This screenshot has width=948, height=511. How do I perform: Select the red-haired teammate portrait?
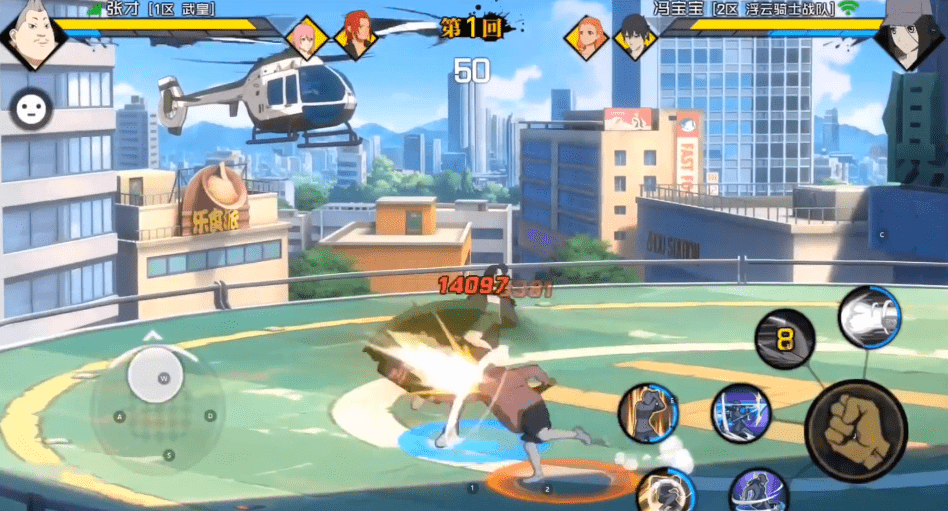coord(354,35)
